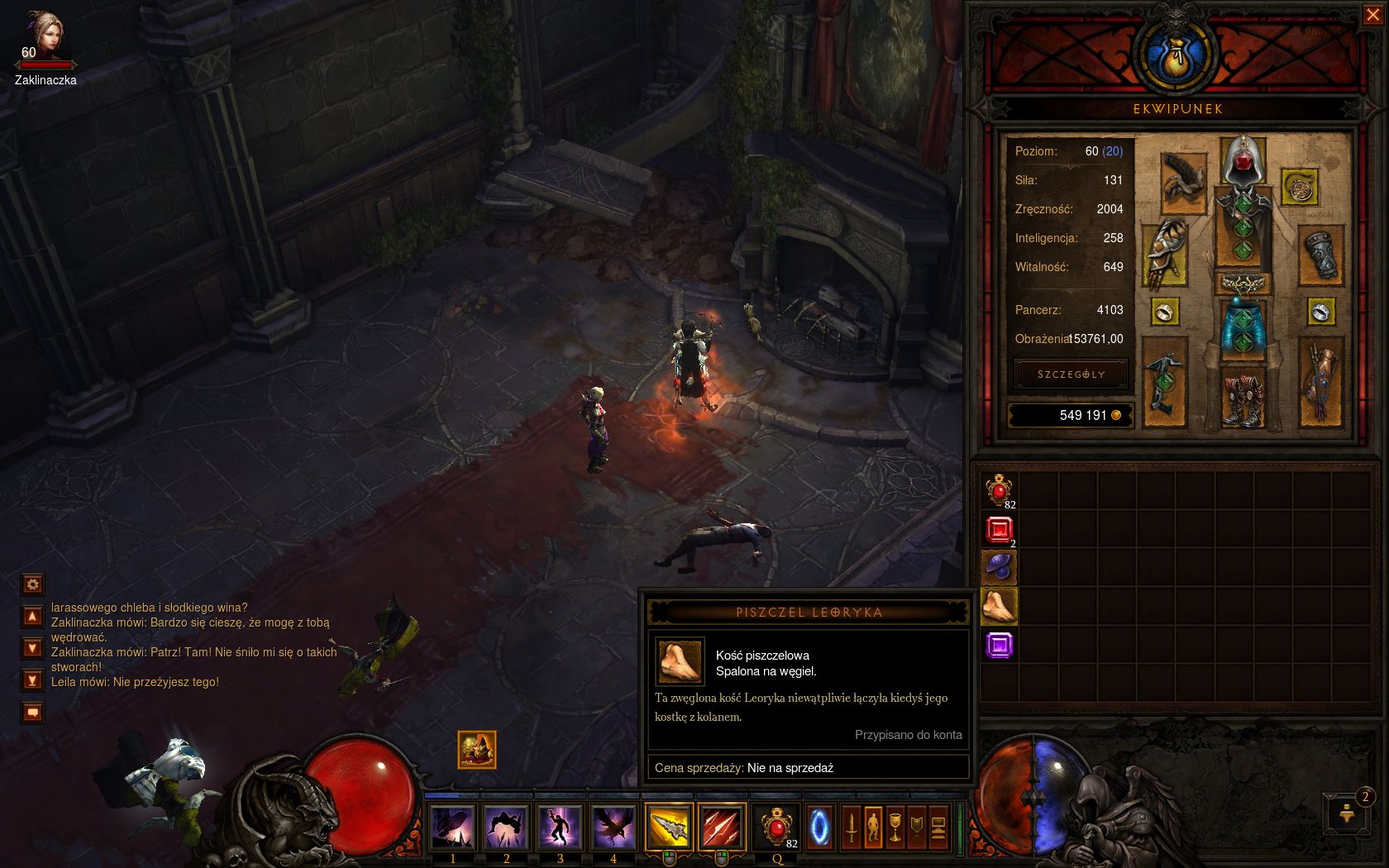Open the chat settings gear
Screen dimensions: 1389x868
[32, 584]
